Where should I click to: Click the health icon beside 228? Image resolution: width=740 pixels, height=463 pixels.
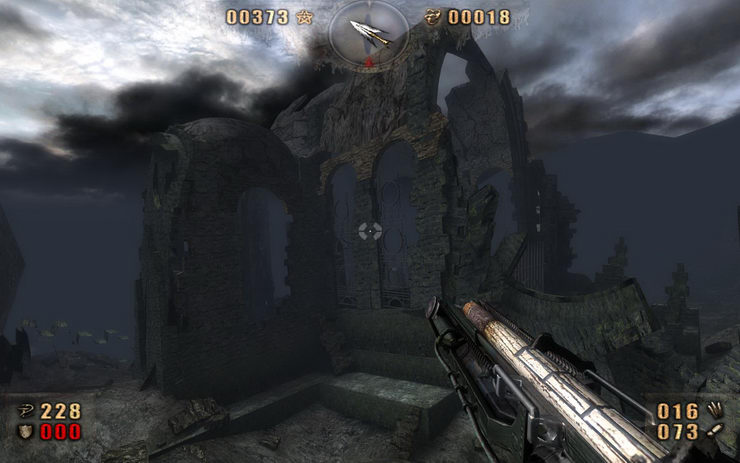pos(25,411)
